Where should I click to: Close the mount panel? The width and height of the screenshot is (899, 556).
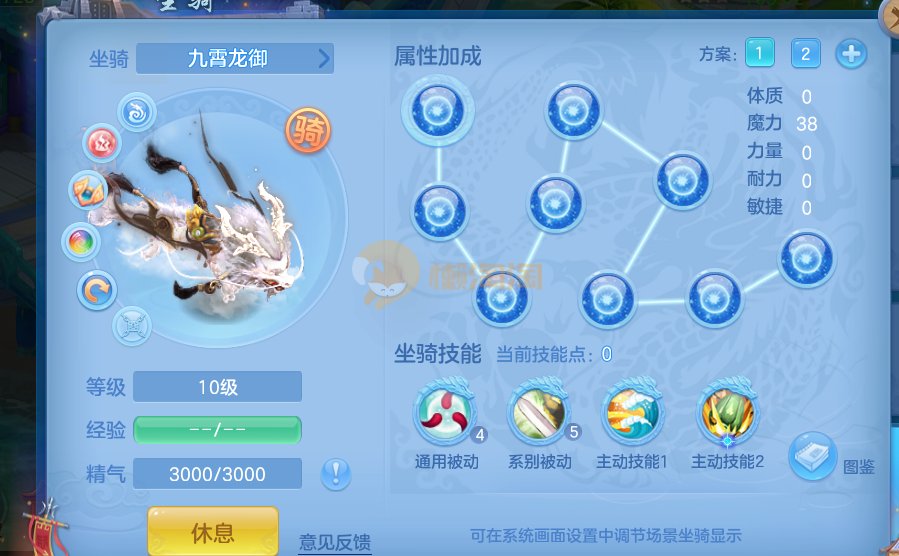point(889,16)
